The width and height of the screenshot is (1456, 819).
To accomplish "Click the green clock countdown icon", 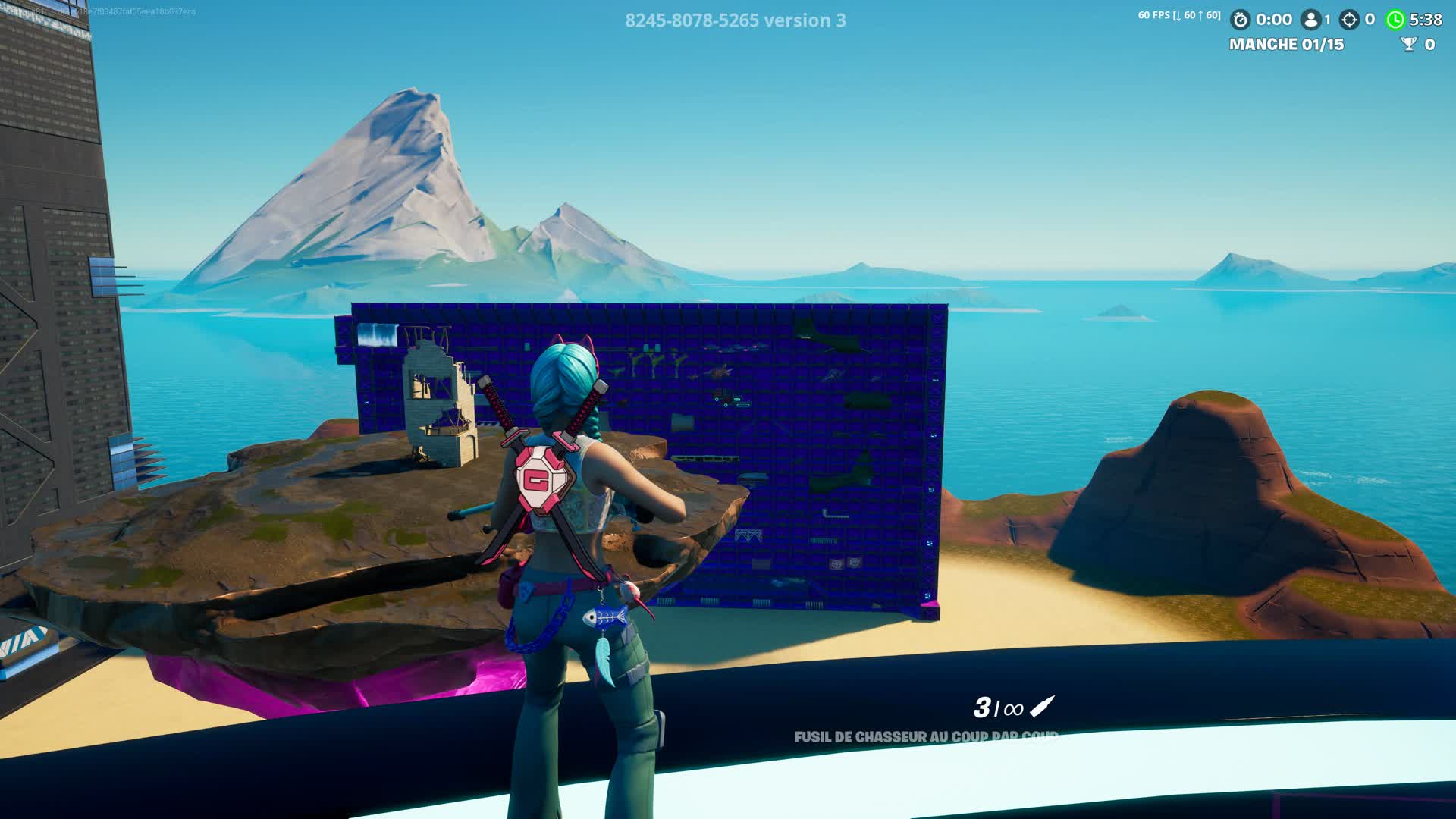I will point(1395,20).
